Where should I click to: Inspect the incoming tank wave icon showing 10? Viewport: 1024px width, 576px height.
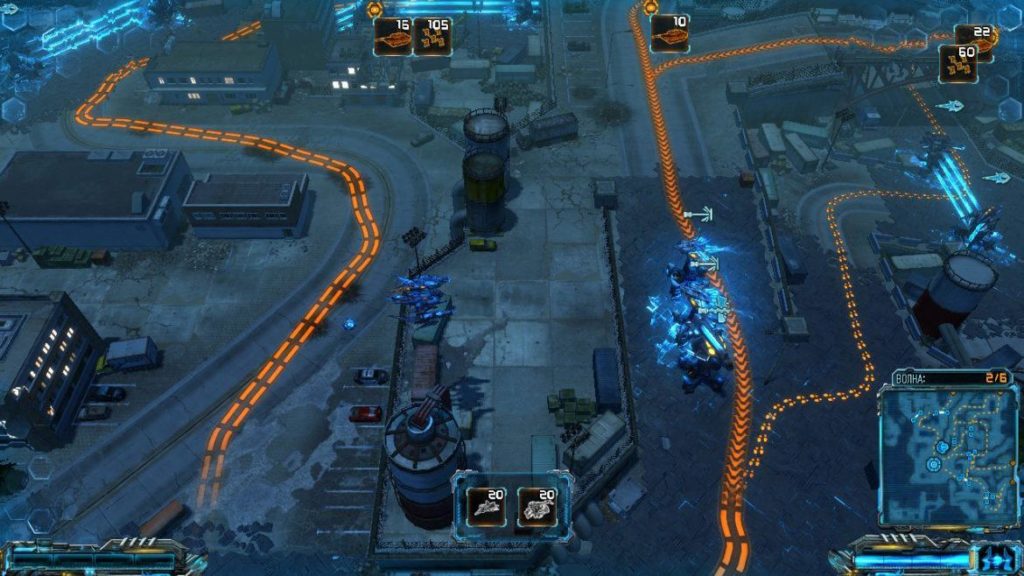coord(670,33)
